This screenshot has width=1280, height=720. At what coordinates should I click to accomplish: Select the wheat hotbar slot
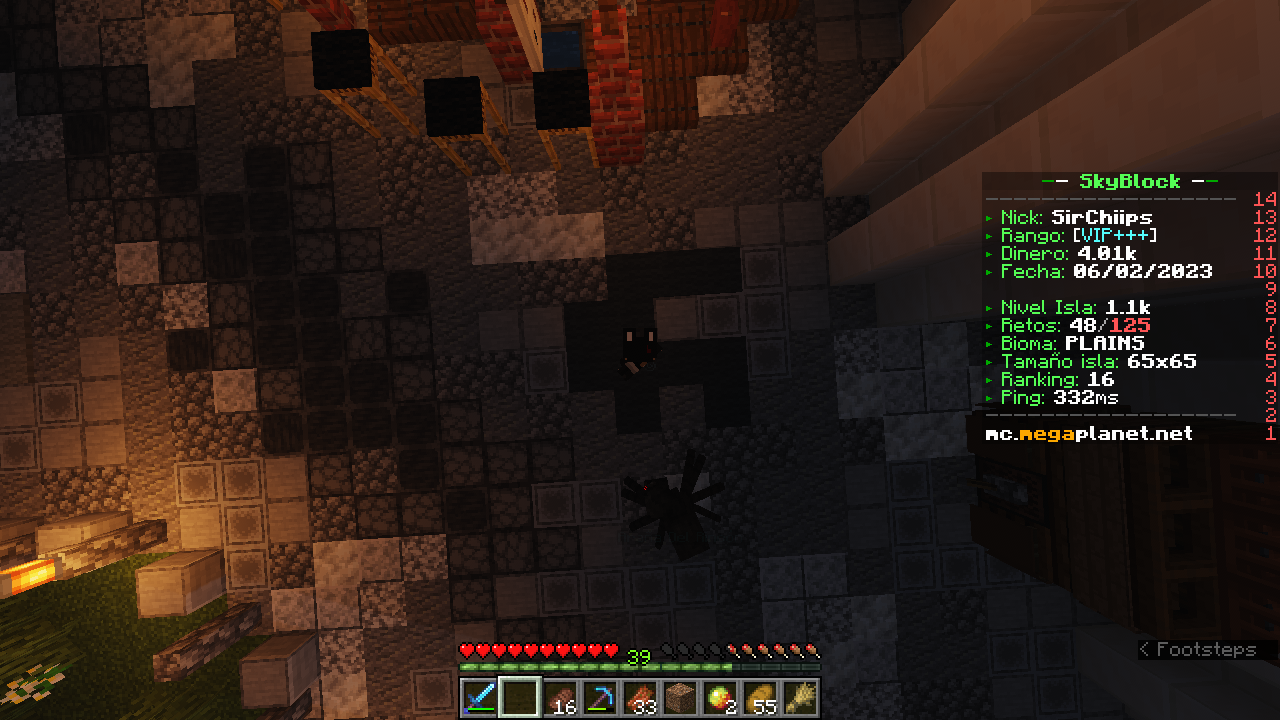pos(801,697)
